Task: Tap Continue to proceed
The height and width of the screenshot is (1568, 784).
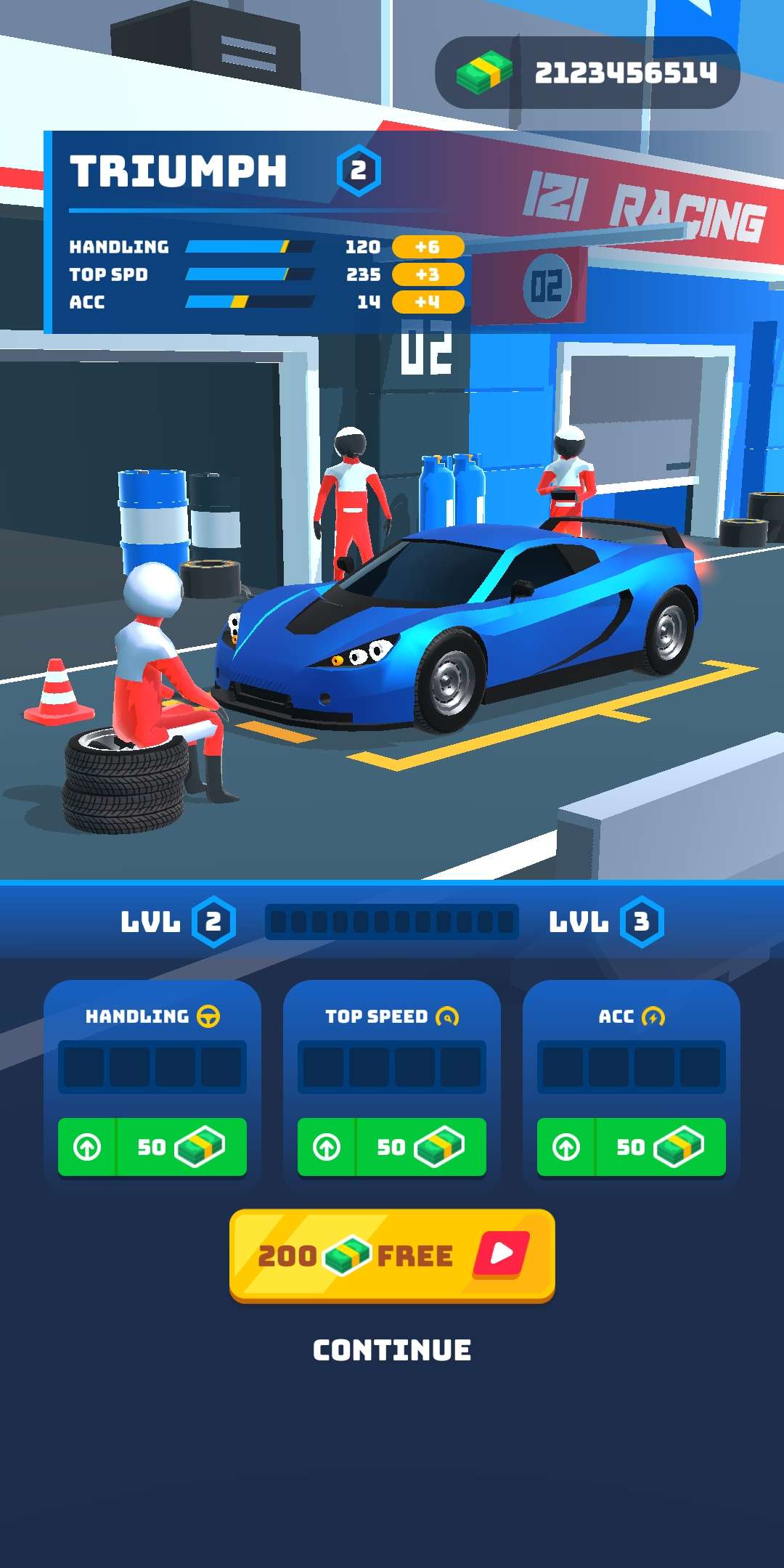Action: pyautogui.click(x=392, y=1350)
